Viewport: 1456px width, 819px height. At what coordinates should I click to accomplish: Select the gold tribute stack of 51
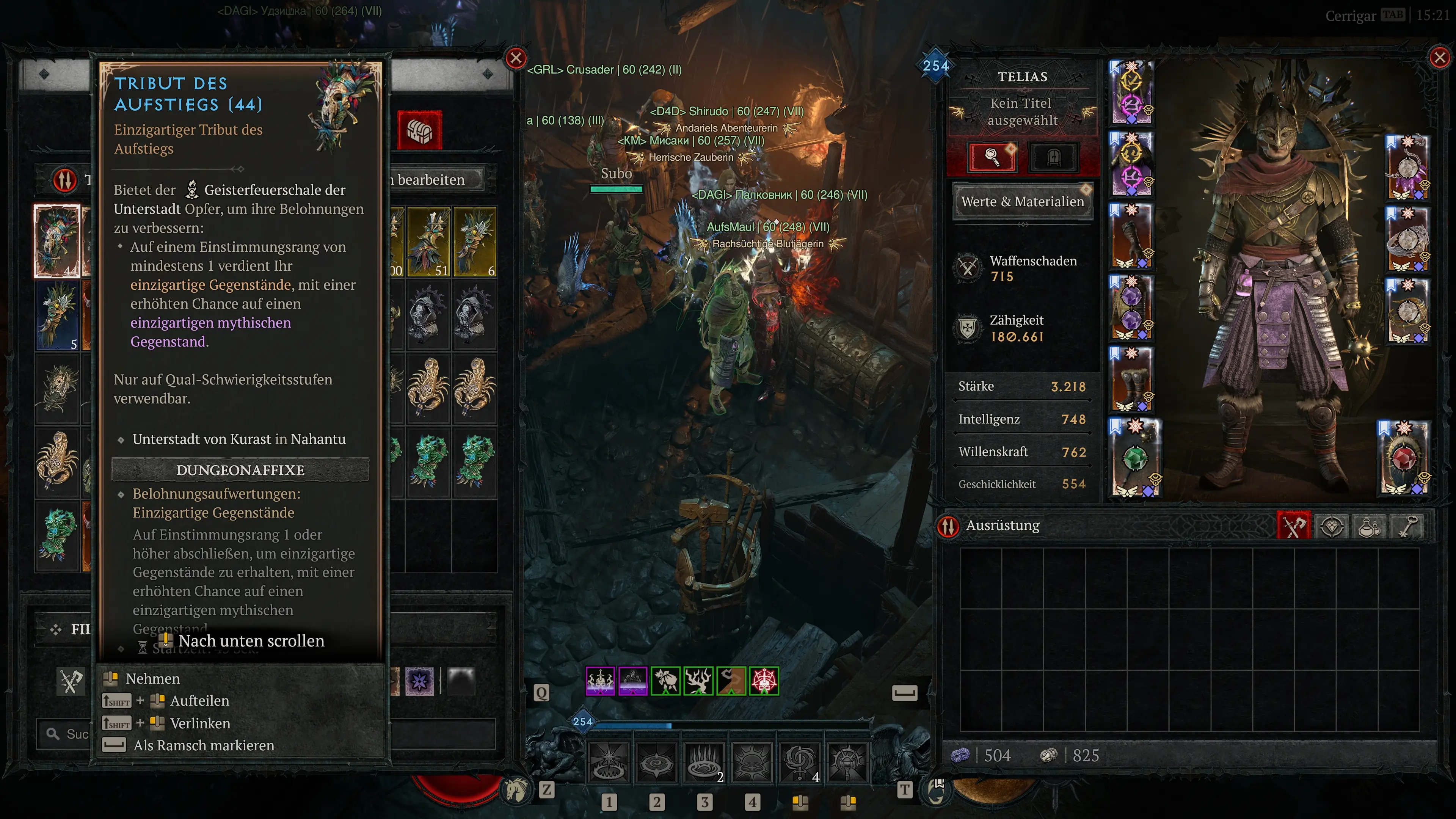click(x=428, y=242)
